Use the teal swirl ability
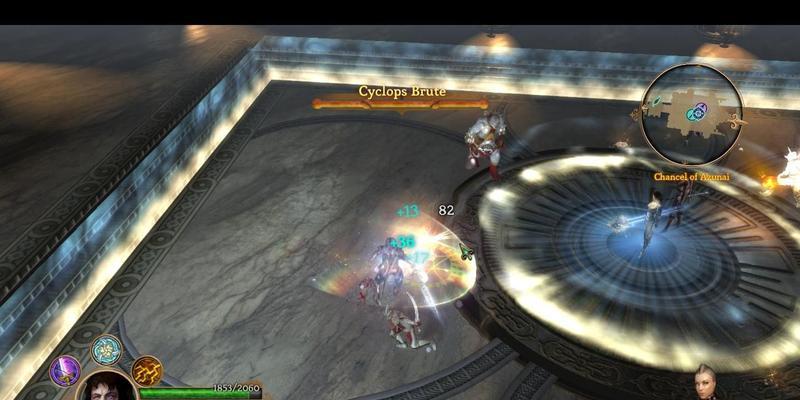The height and width of the screenshot is (400, 800). 105,350
